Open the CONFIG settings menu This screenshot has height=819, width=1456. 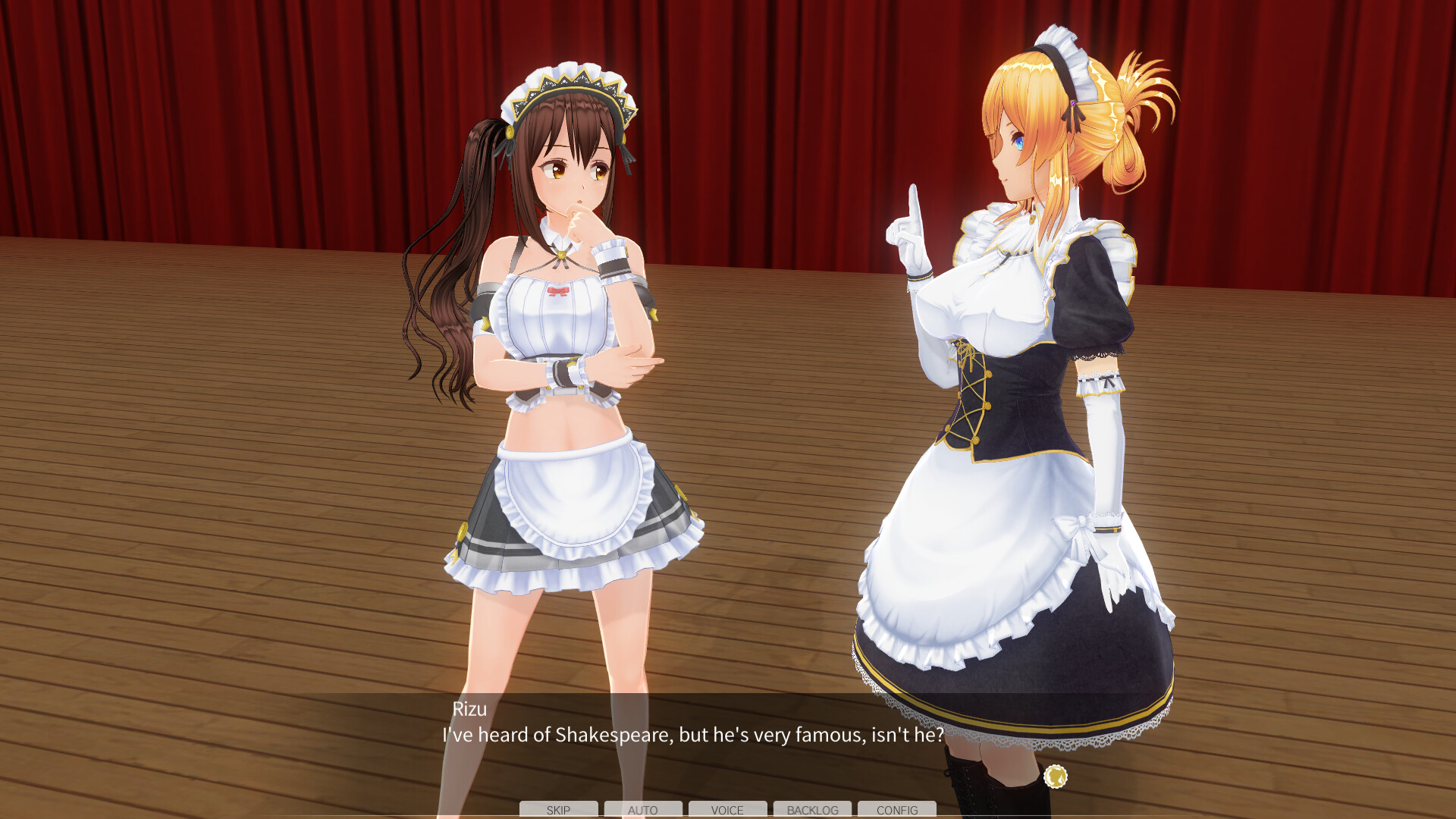click(898, 810)
